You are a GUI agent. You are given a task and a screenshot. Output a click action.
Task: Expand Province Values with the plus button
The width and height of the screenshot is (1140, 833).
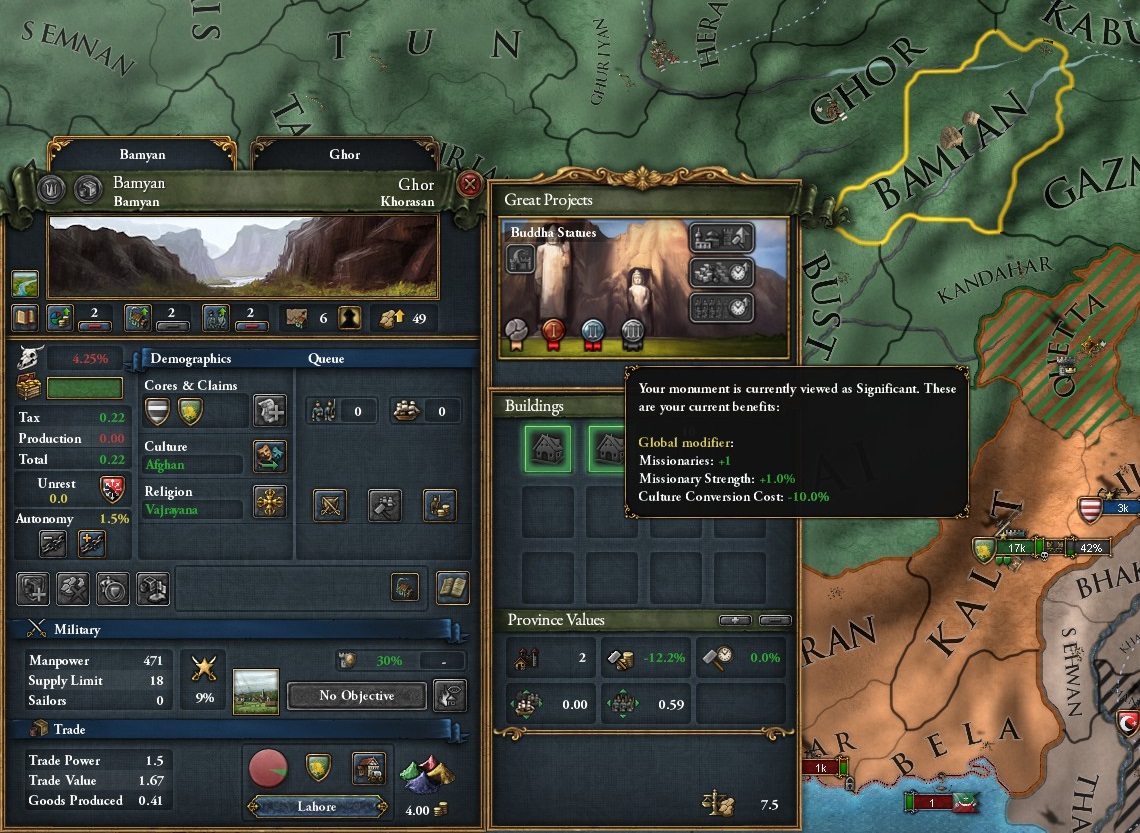pos(736,621)
